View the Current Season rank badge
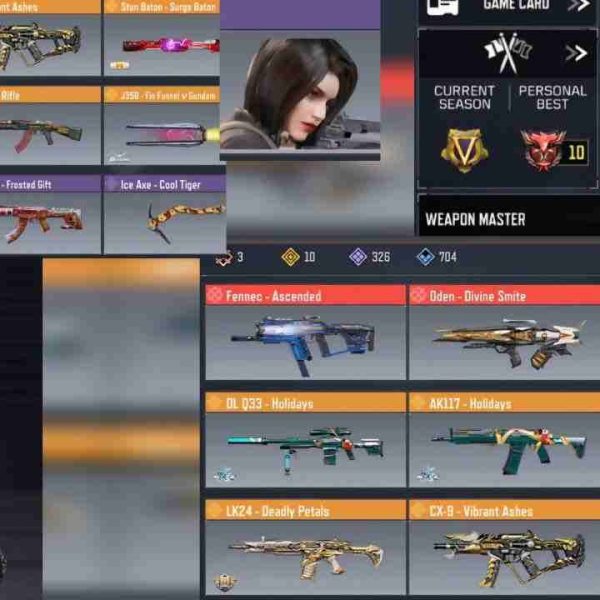600x600 pixels. click(x=464, y=150)
